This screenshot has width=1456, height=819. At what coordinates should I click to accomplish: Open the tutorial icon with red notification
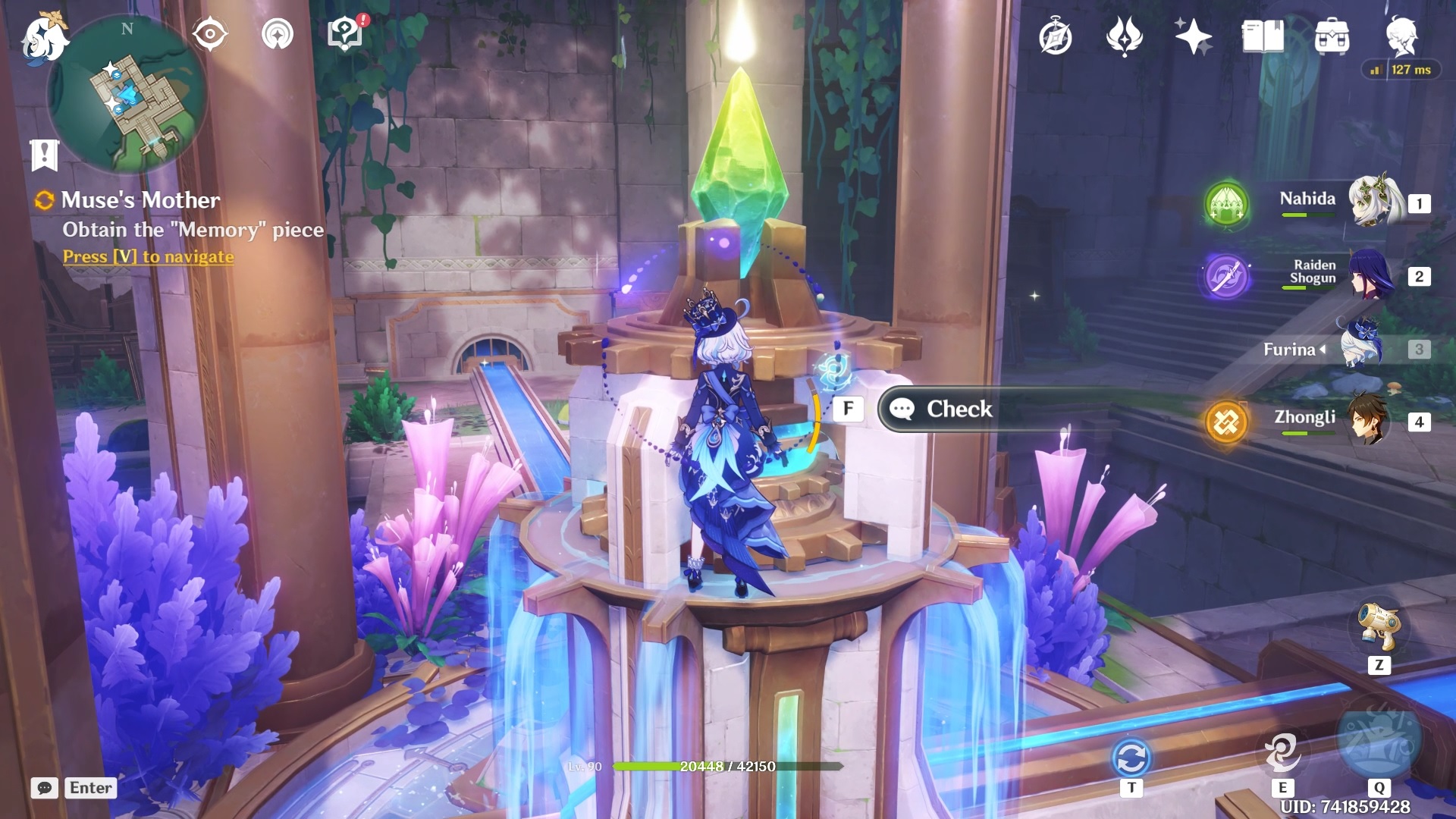pyautogui.click(x=345, y=34)
